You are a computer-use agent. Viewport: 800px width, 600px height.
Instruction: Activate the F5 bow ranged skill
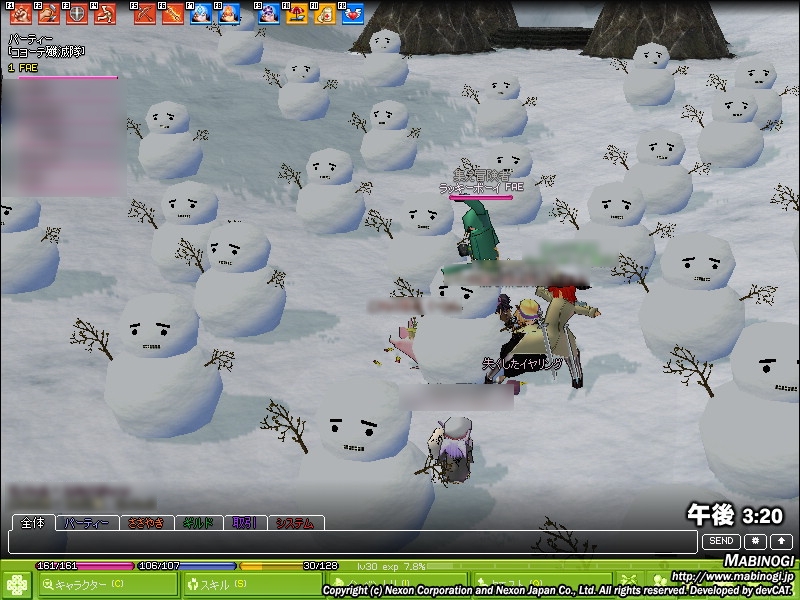coord(145,14)
